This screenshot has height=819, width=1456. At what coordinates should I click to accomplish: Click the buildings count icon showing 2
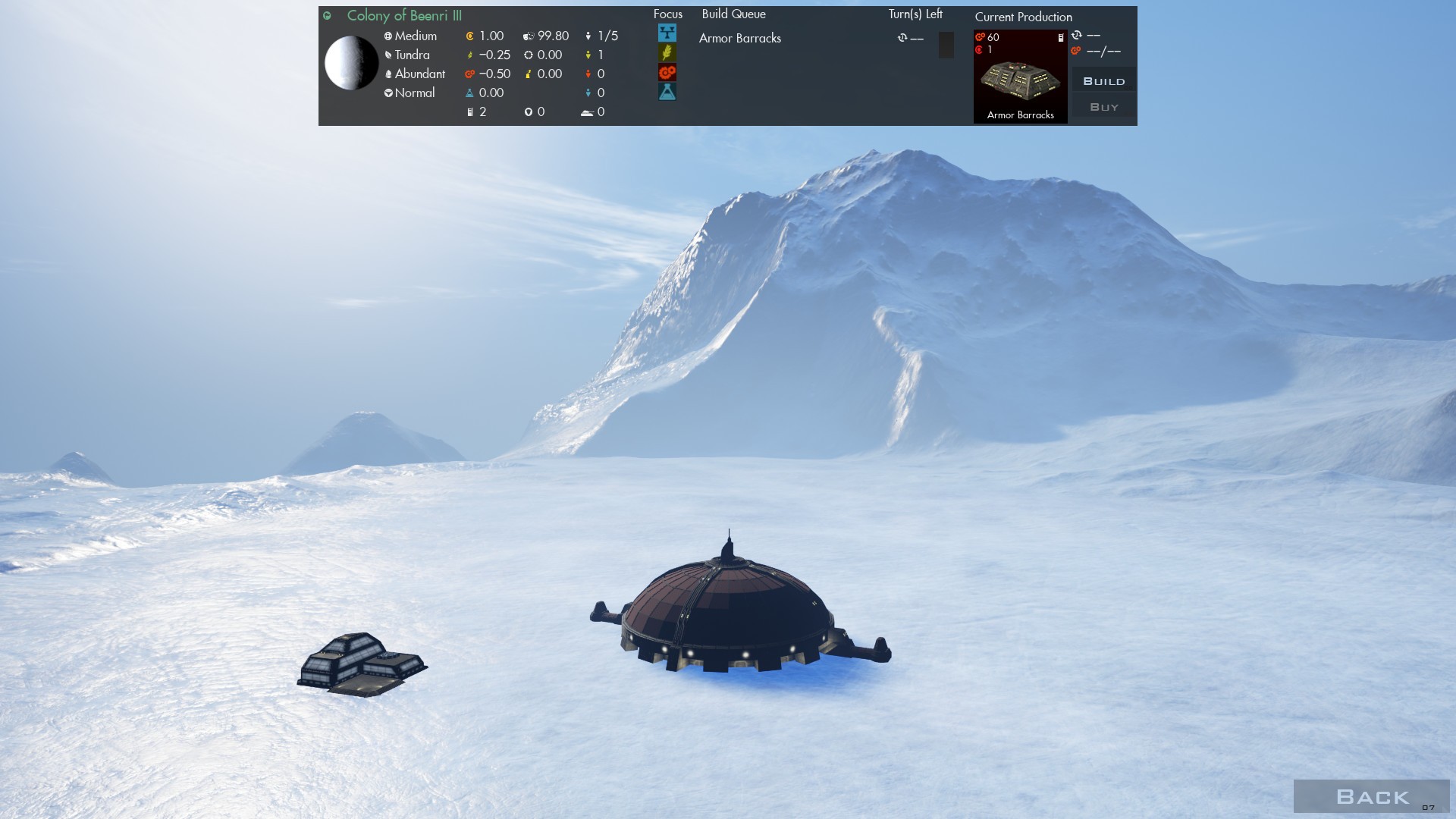click(469, 111)
